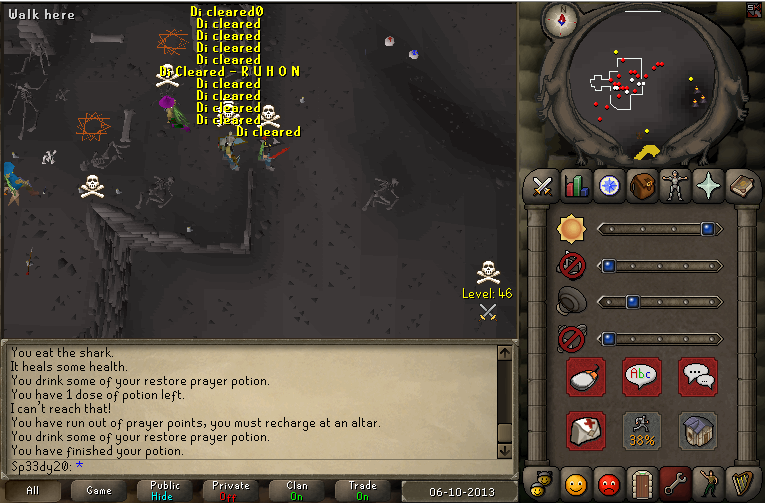
Task: Set the sound effects volume slider
Action: point(659,301)
